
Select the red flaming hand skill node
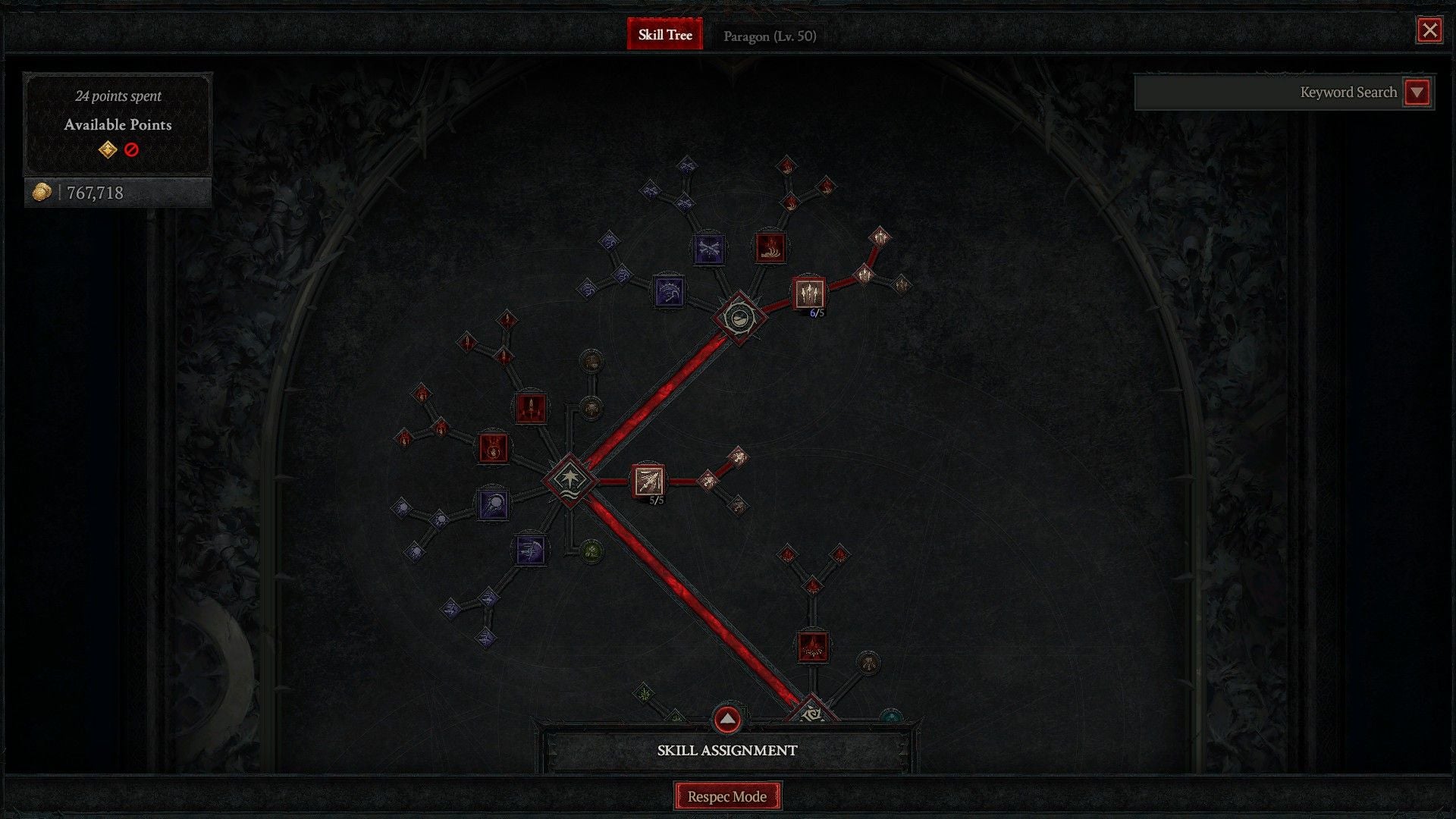(770, 248)
